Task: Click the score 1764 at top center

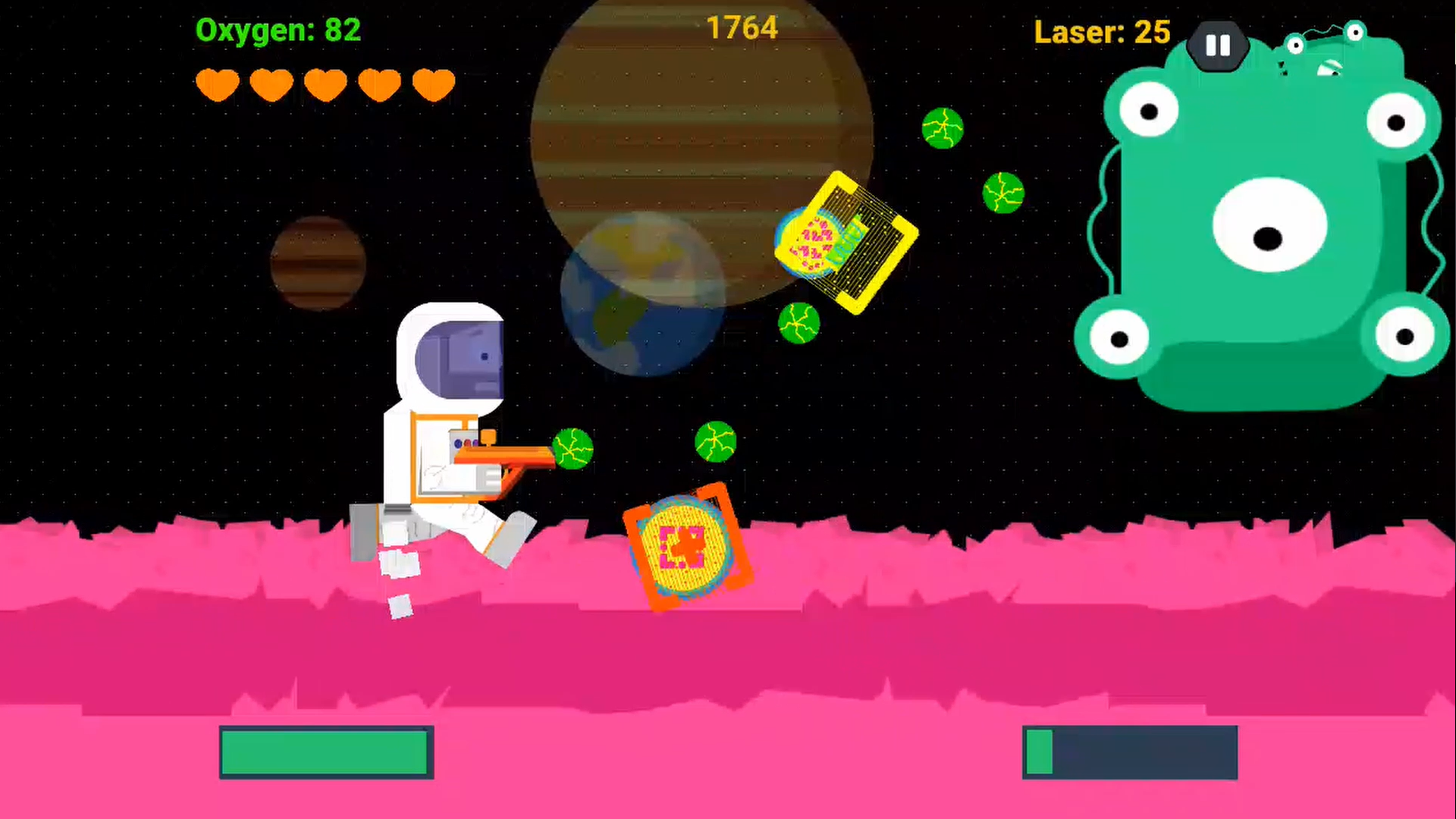Action: (x=742, y=27)
